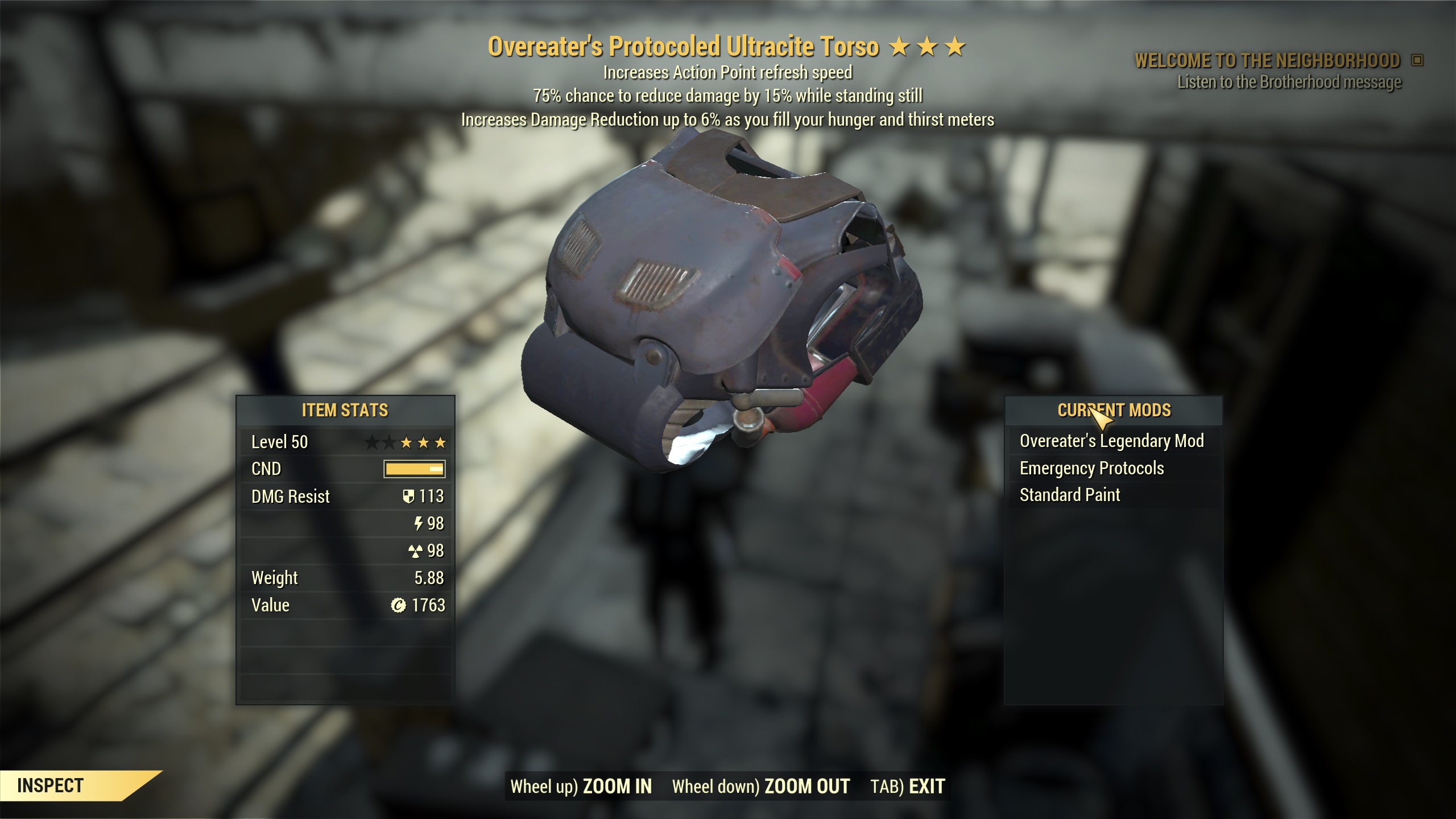This screenshot has height=819, width=1456.
Task: Exit the inspect view via EXIT
Action: point(908,786)
